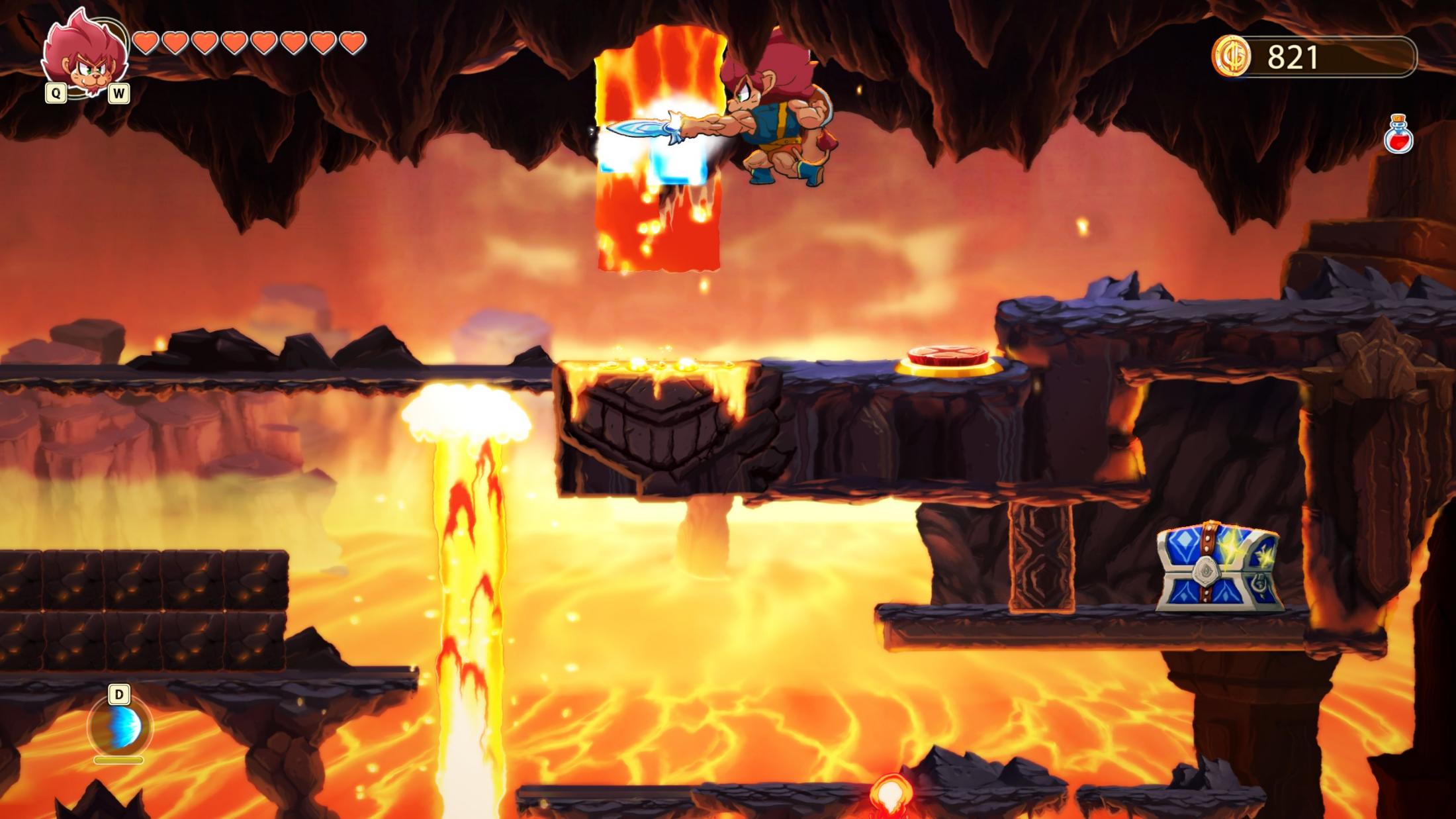Activate the blue crescent ability icon
This screenshot has height=819, width=1456.
(120, 727)
